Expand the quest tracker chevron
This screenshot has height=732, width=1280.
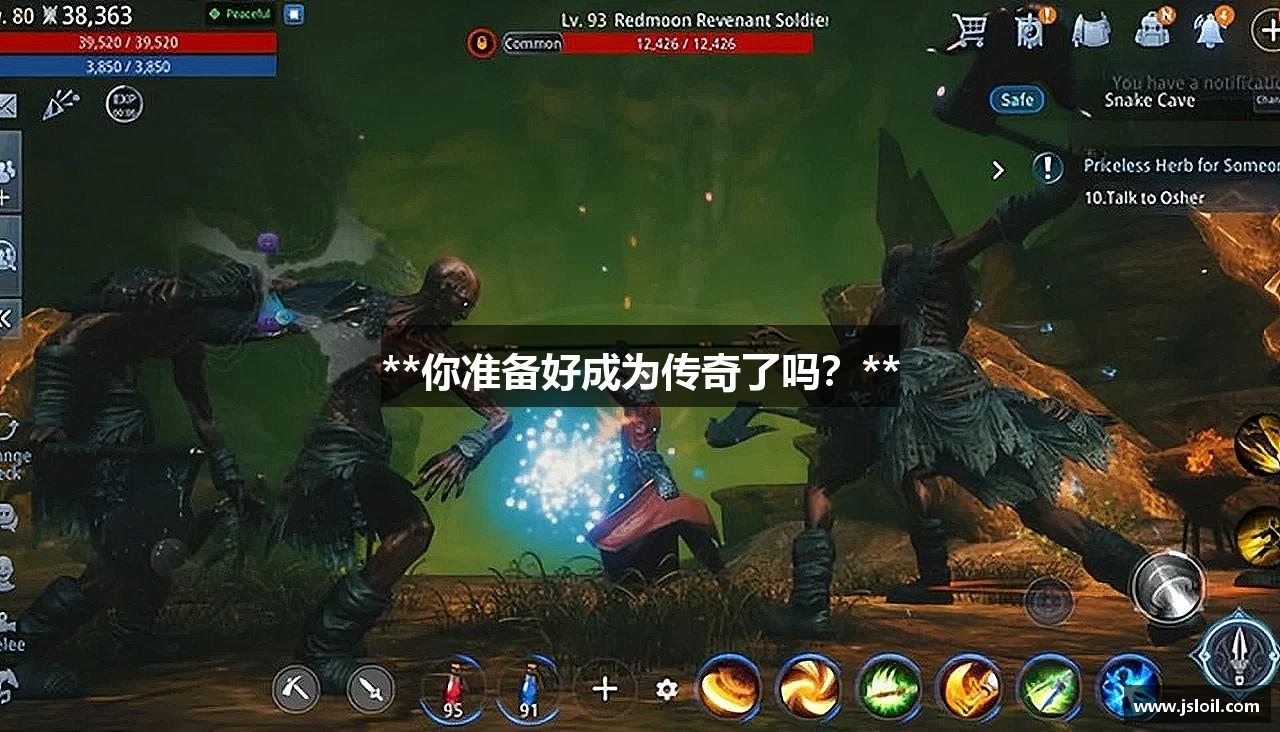tap(997, 170)
